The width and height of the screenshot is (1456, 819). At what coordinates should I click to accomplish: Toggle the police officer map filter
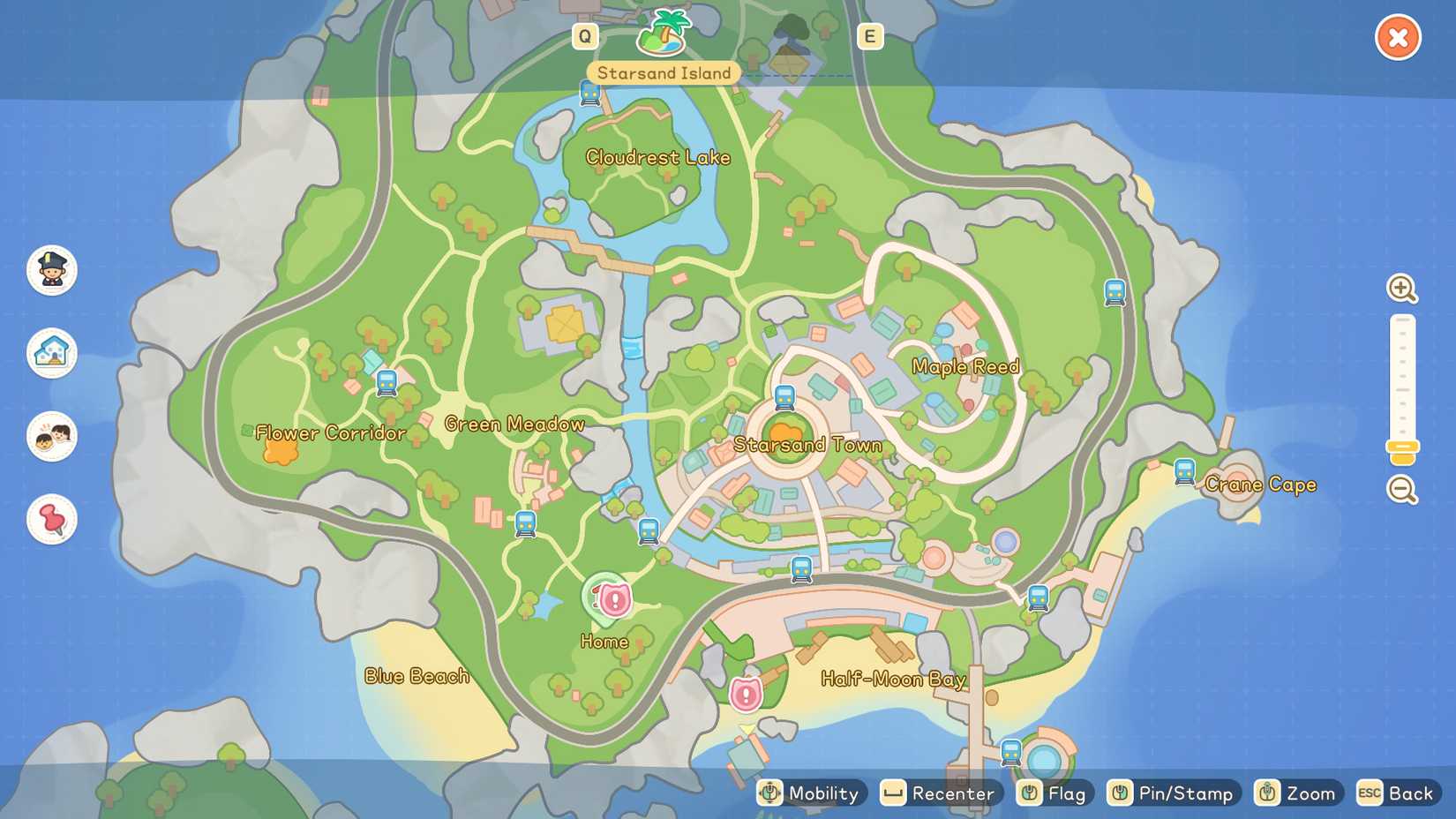click(50, 271)
